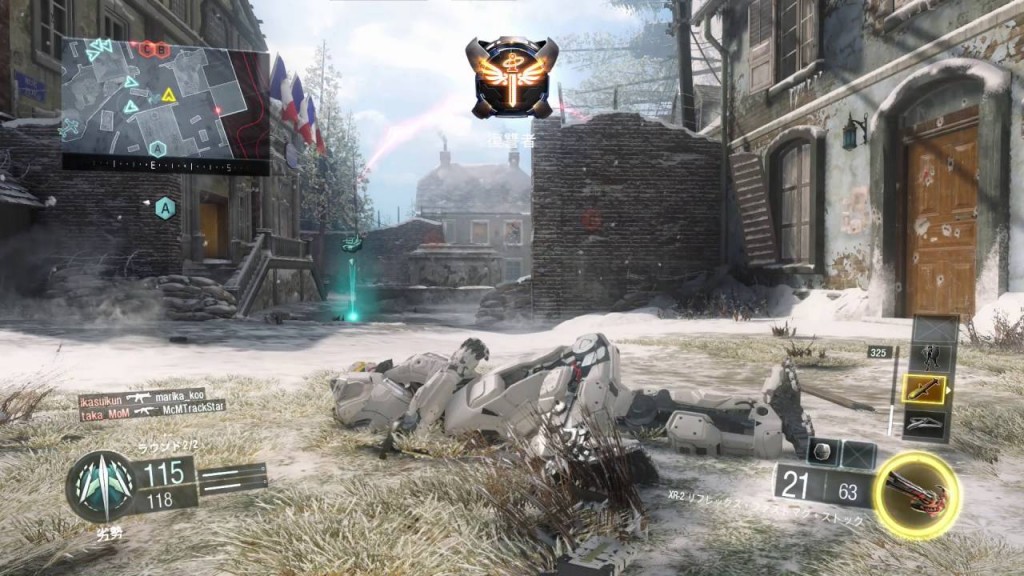The height and width of the screenshot is (576, 1024).
Task: Select the red objective B marker on minimap
Action: click(x=160, y=48)
